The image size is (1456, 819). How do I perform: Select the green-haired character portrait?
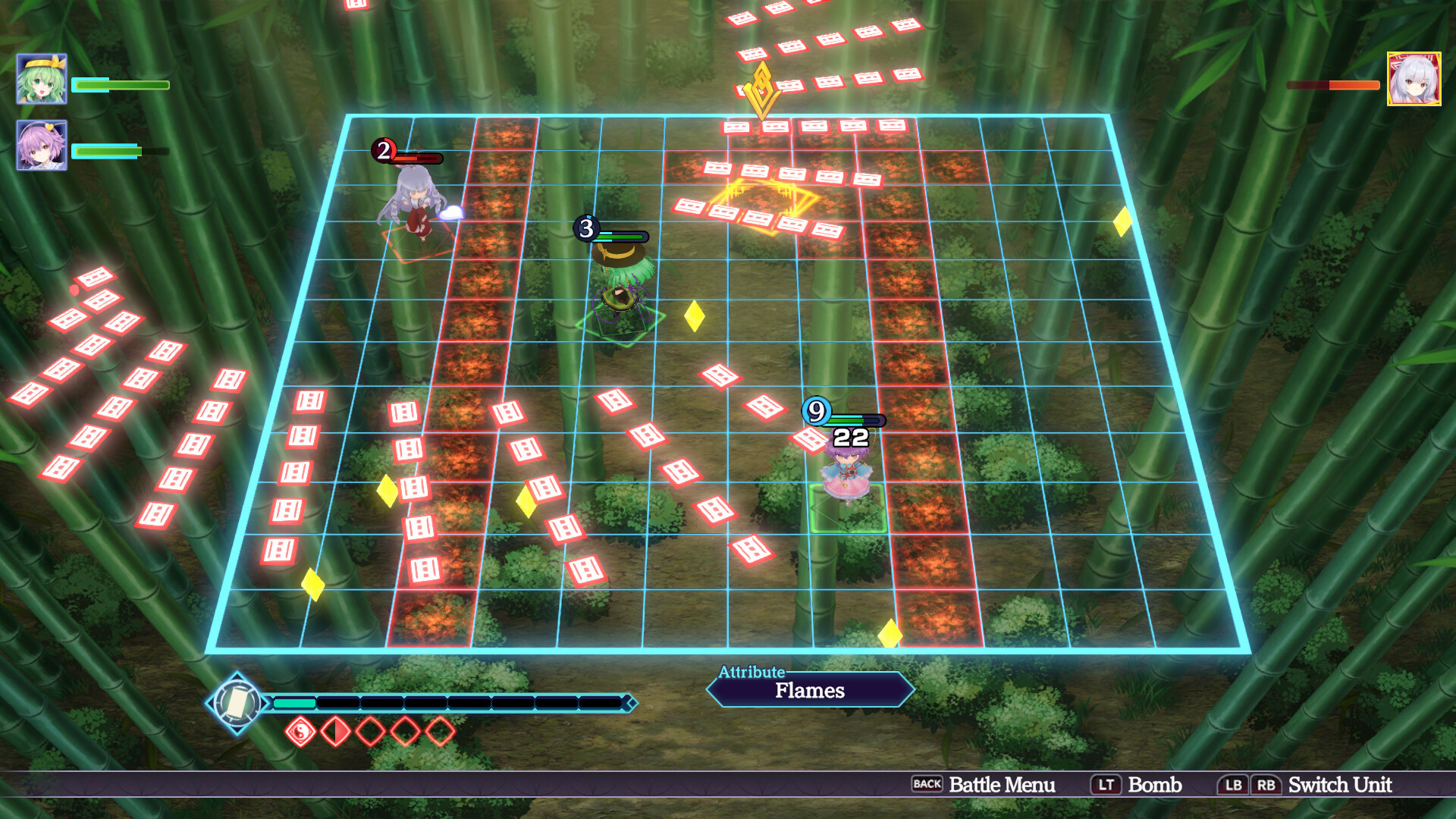pyautogui.click(x=42, y=79)
